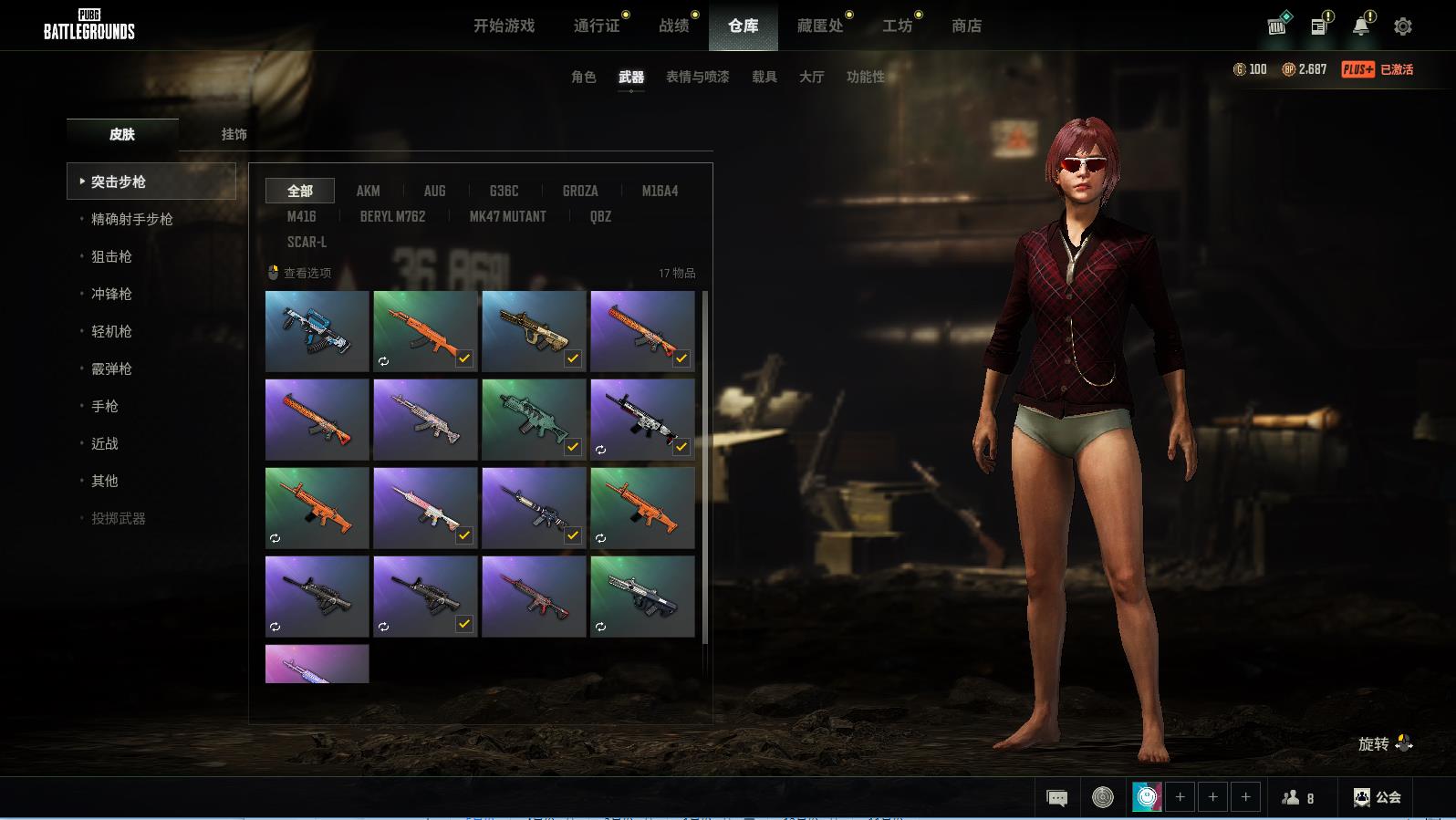This screenshot has width=1456, height=820.
Task: Open the 开始游戏 start game tab
Action: 504,26
